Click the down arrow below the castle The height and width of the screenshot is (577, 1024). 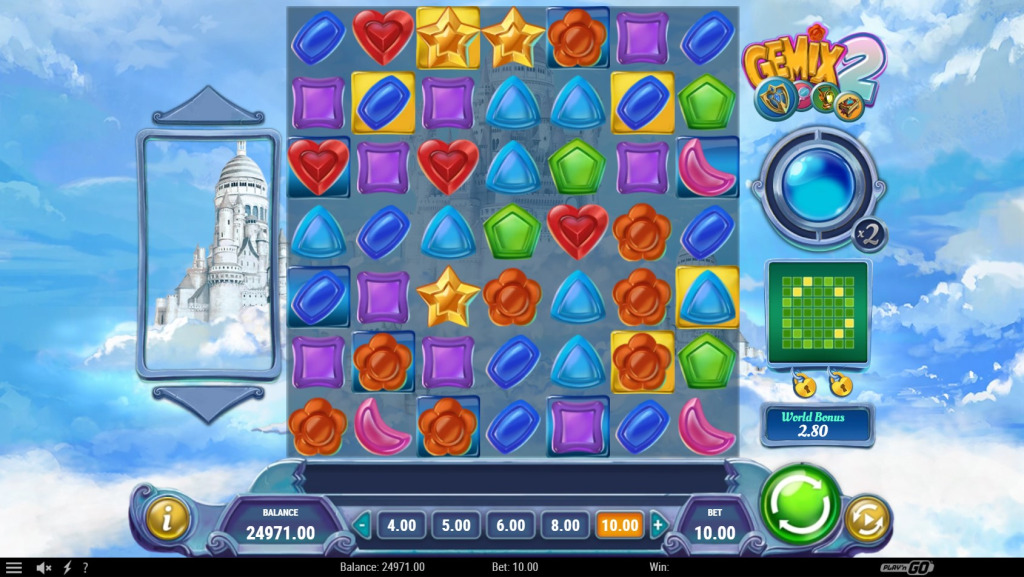[208, 402]
